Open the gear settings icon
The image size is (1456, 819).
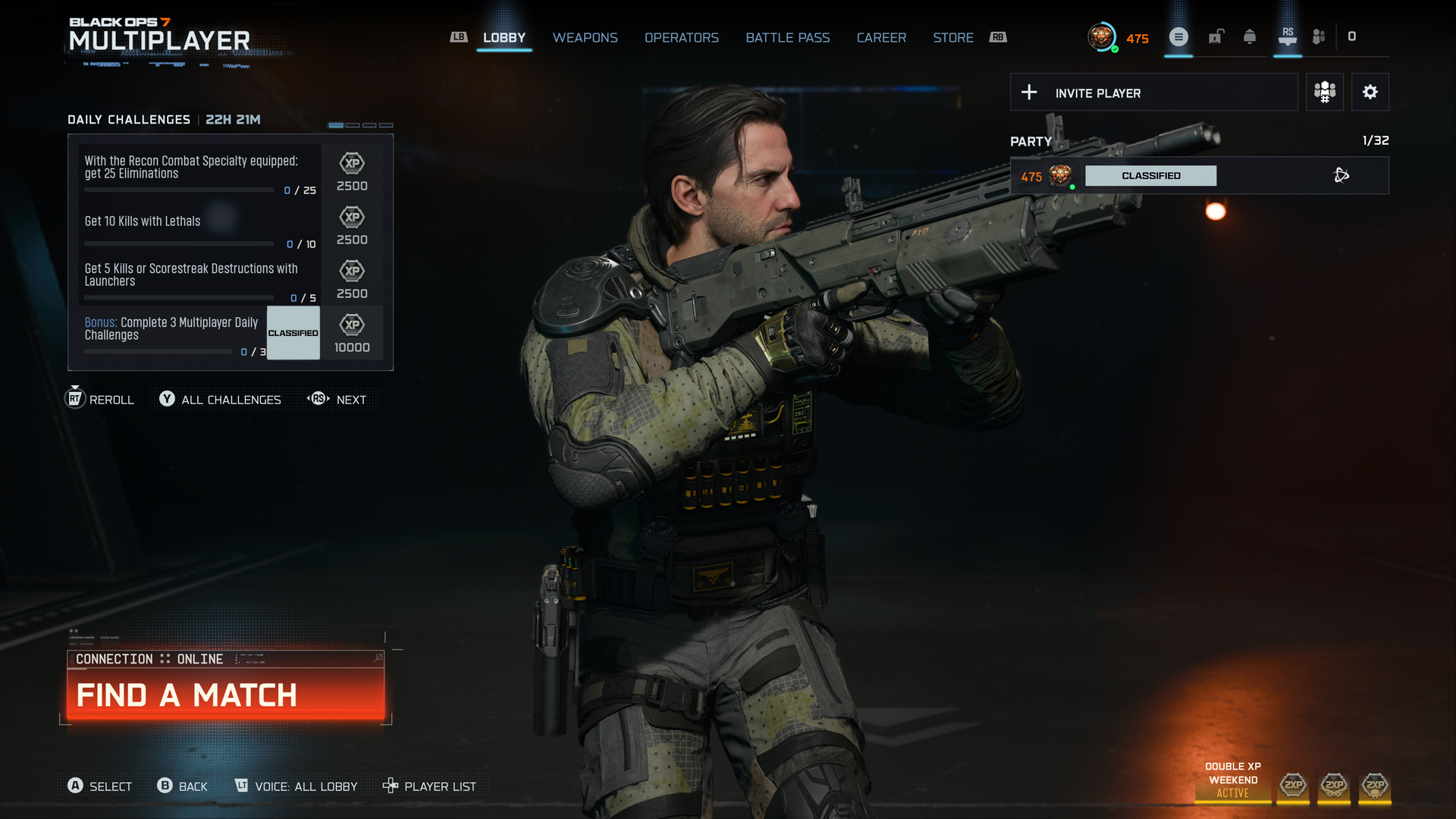click(x=1370, y=93)
